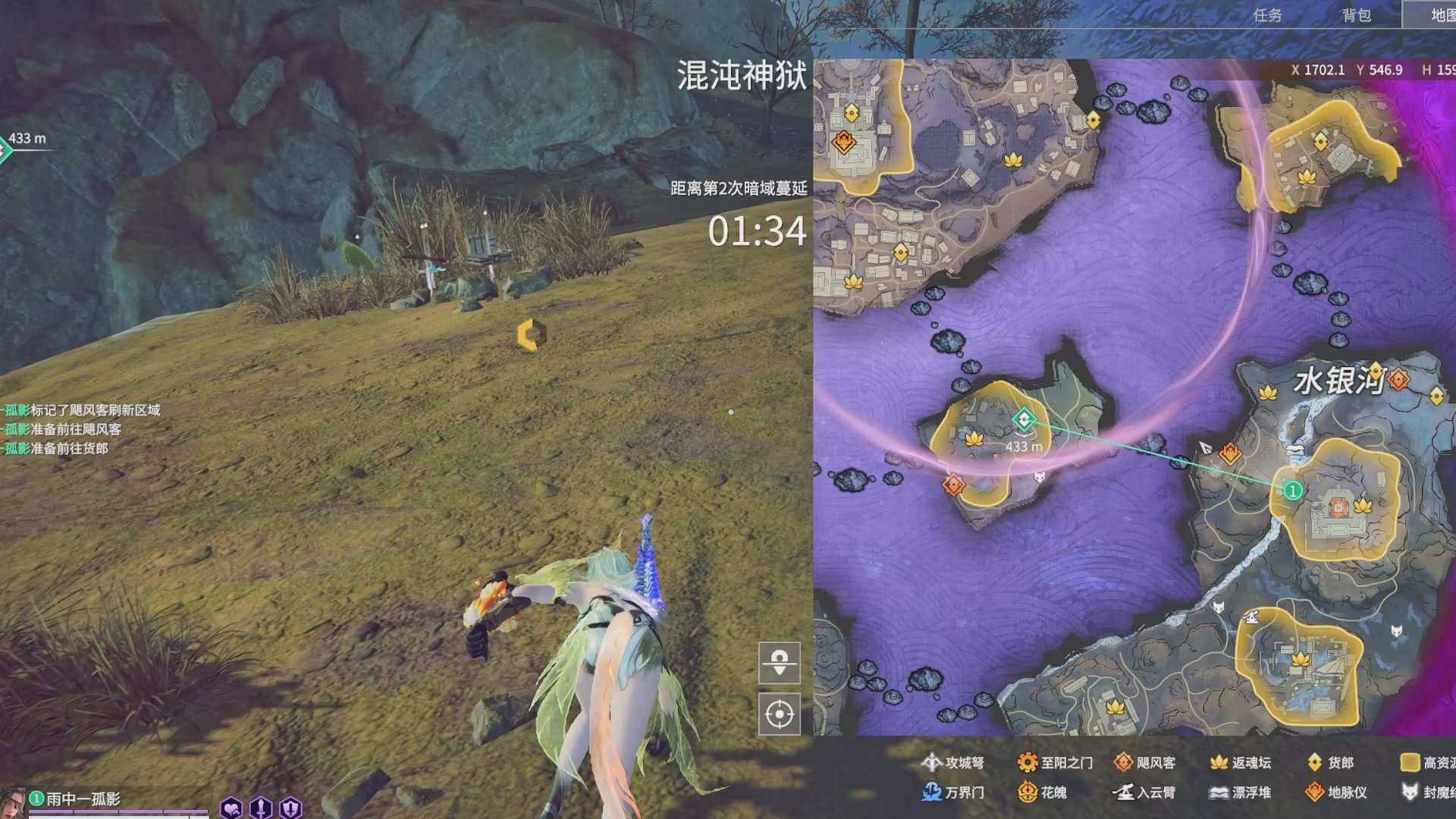Select the 入云臂 legend icon
1456x819 pixels.
[x=1125, y=793]
